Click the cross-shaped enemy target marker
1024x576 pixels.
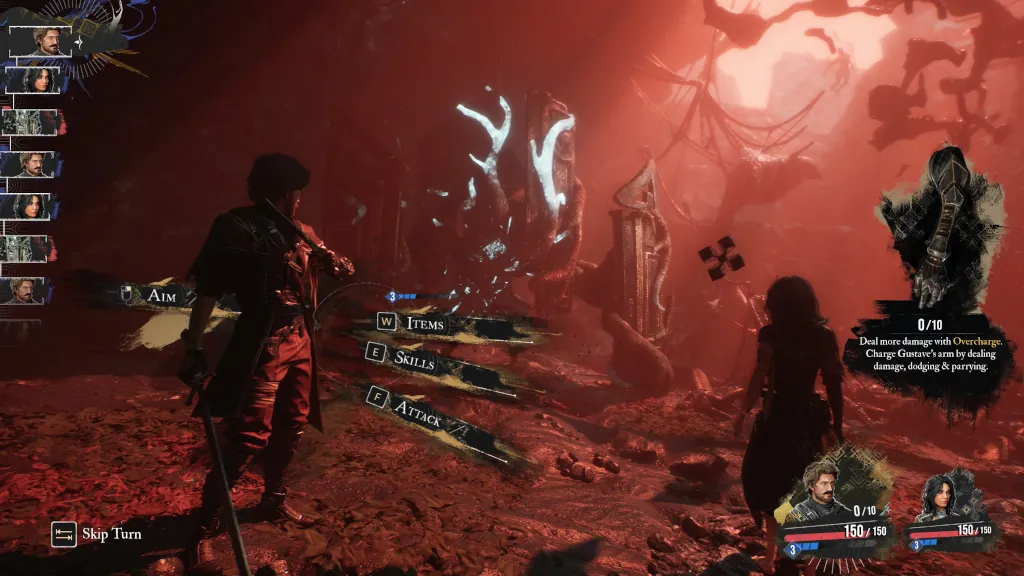720,258
